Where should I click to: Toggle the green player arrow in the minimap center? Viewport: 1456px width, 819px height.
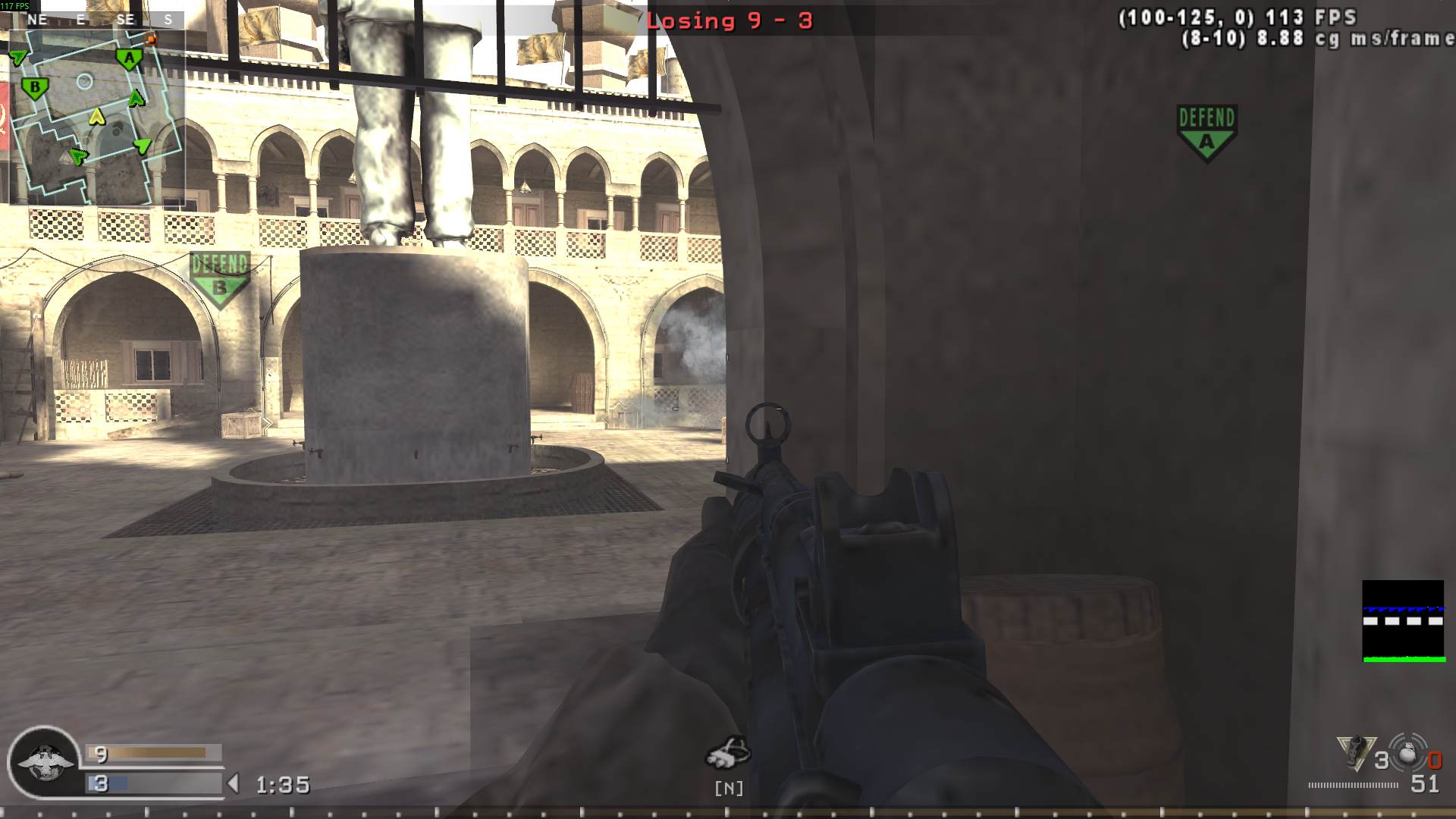135,99
